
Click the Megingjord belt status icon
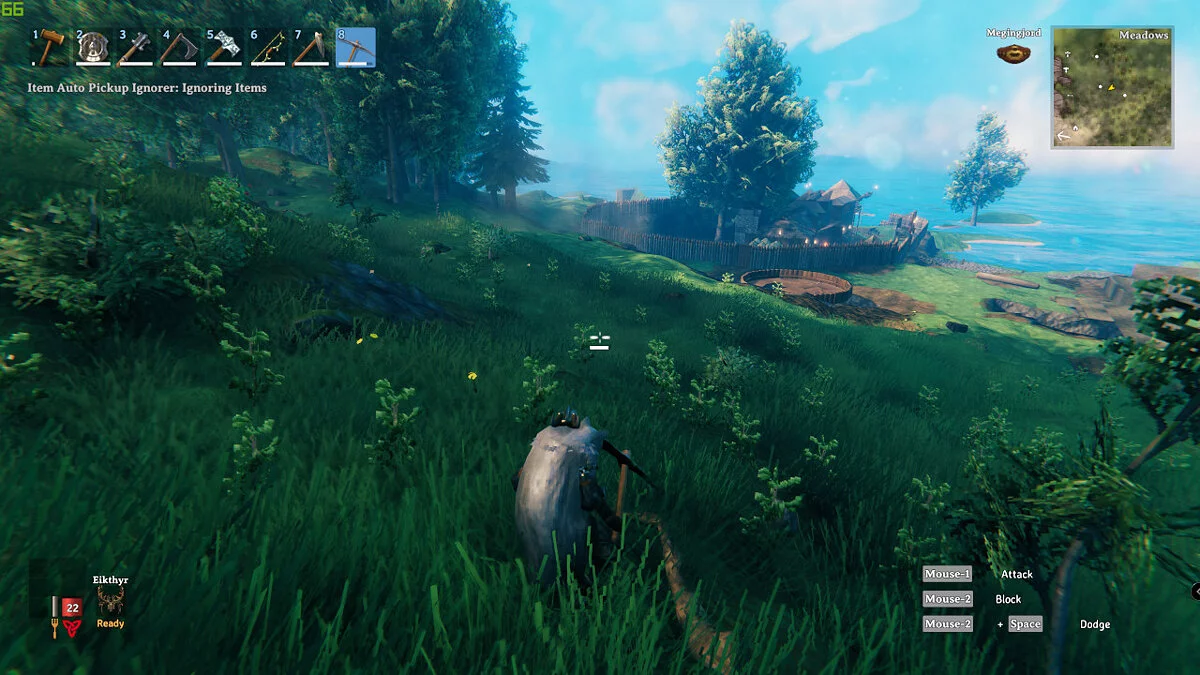tap(1013, 53)
